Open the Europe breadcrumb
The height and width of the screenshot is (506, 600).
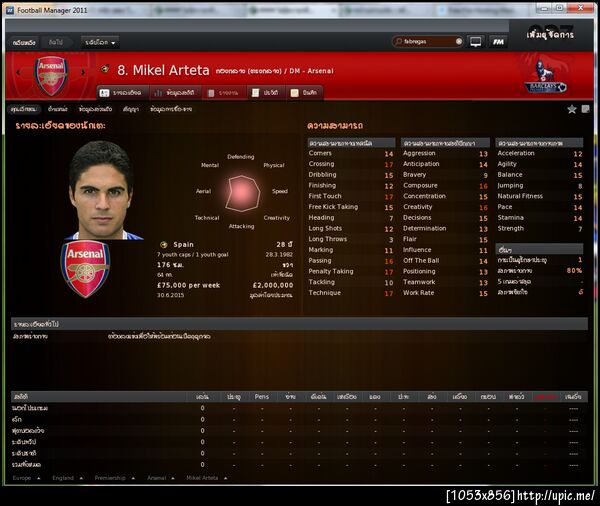[x=23, y=478]
